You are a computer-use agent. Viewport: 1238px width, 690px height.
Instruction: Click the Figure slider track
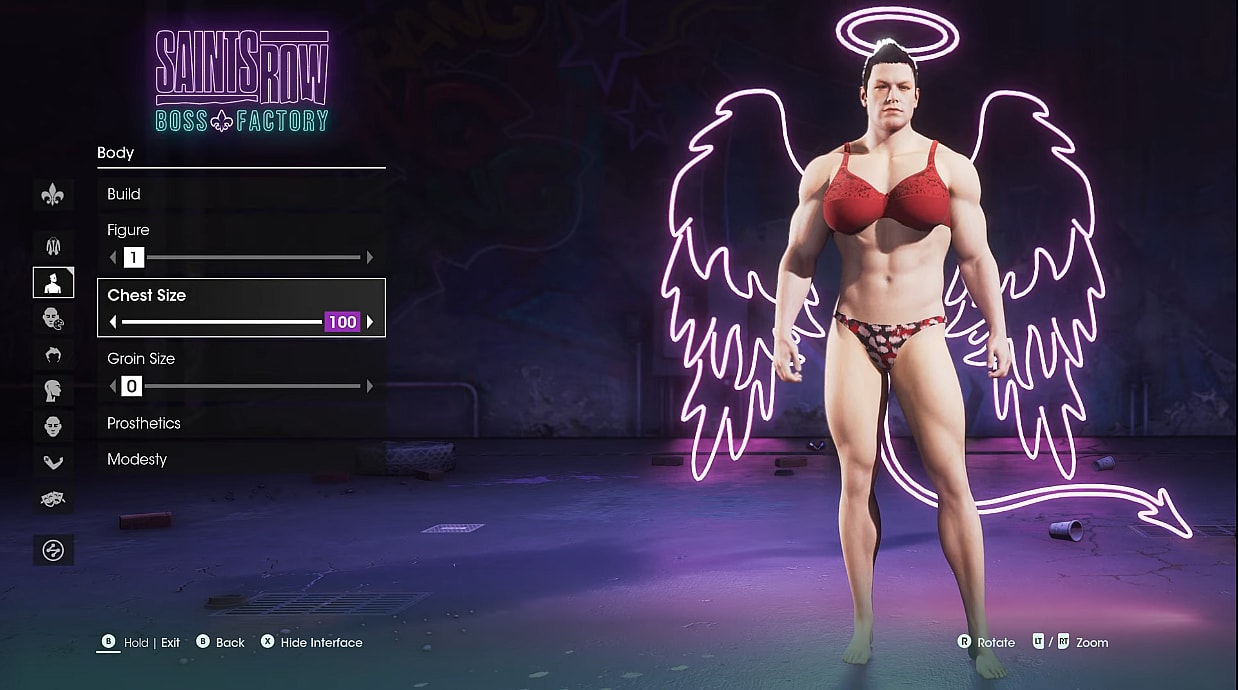pyautogui.click(x=250, y=258)
